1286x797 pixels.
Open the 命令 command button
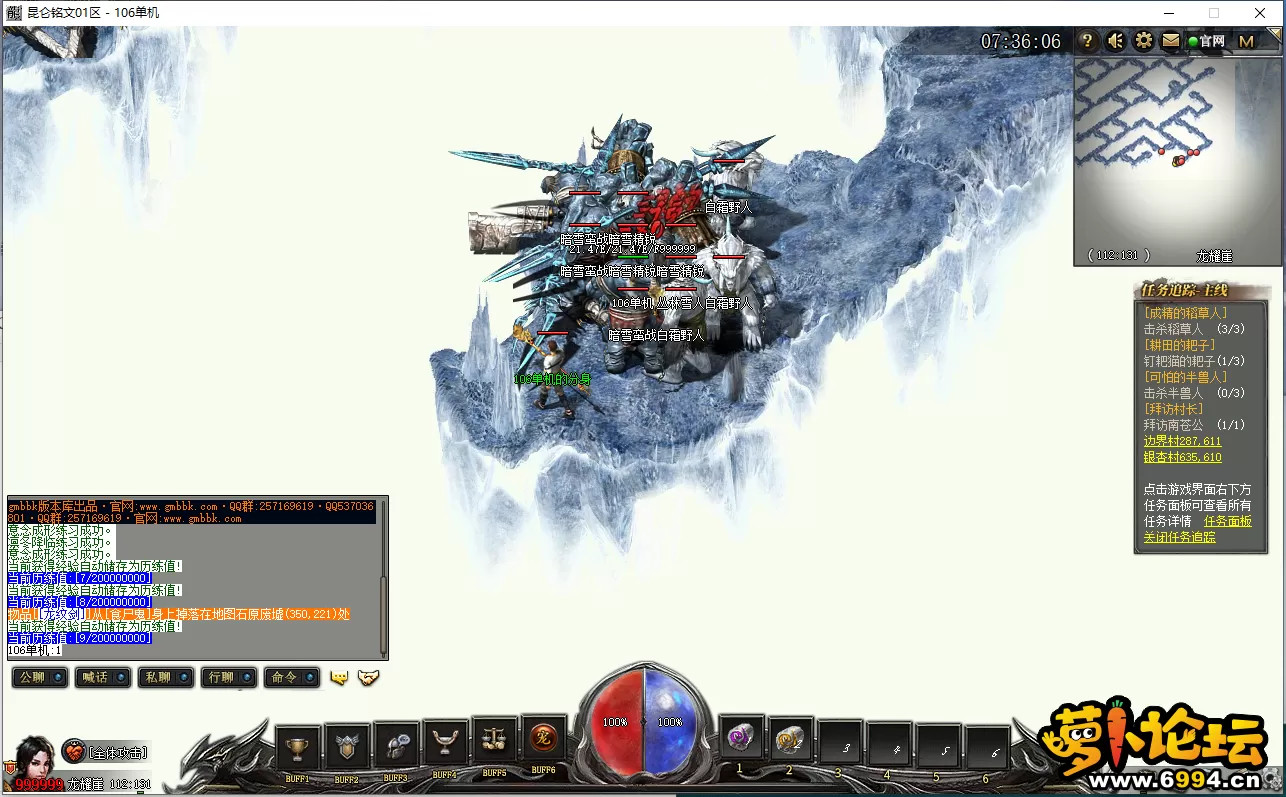292,677
